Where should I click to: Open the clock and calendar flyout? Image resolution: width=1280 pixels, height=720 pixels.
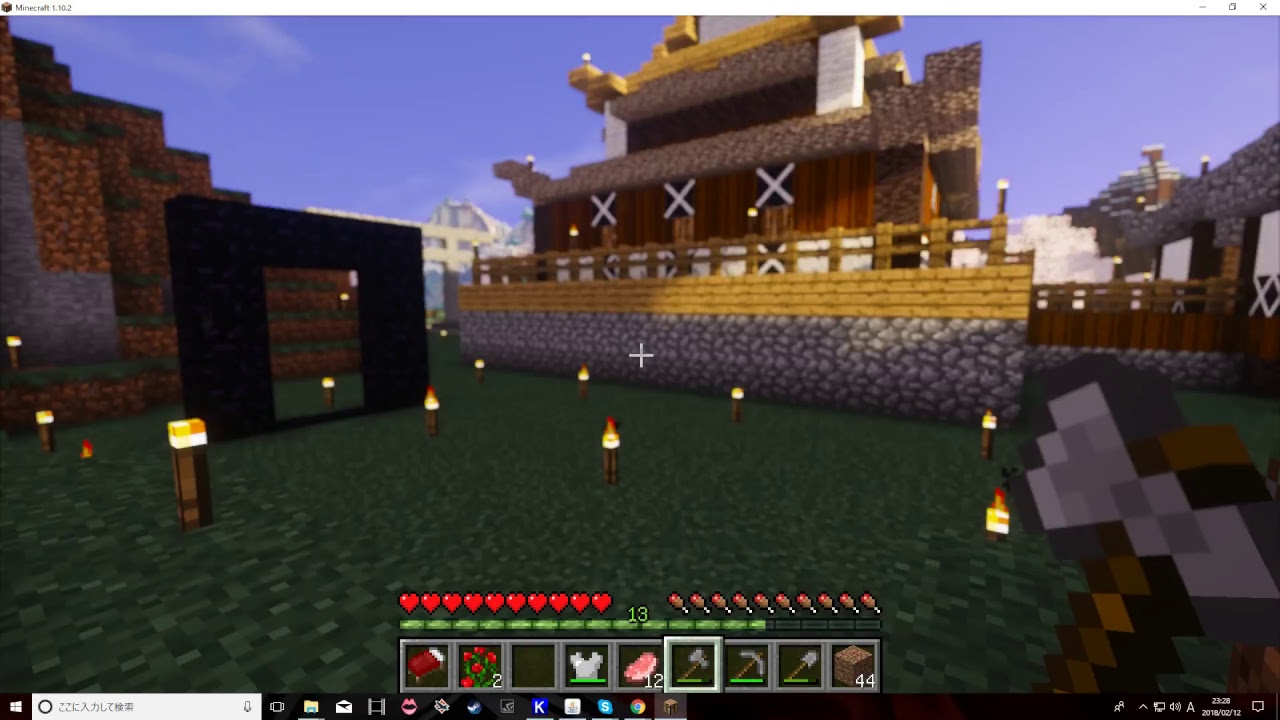pyautogui.click(x=1222, y=707)
